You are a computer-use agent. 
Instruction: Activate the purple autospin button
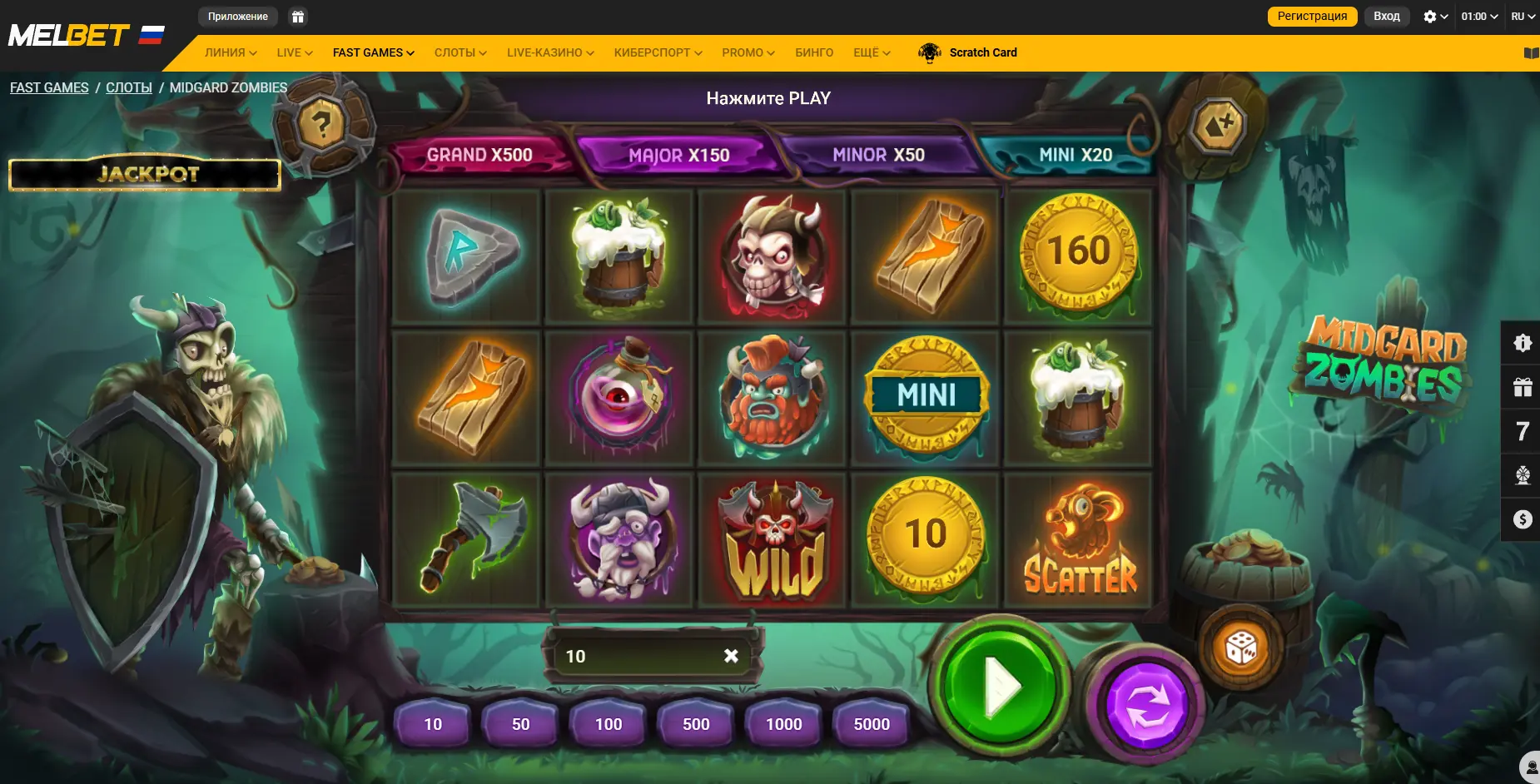[x=1146, y=705]
